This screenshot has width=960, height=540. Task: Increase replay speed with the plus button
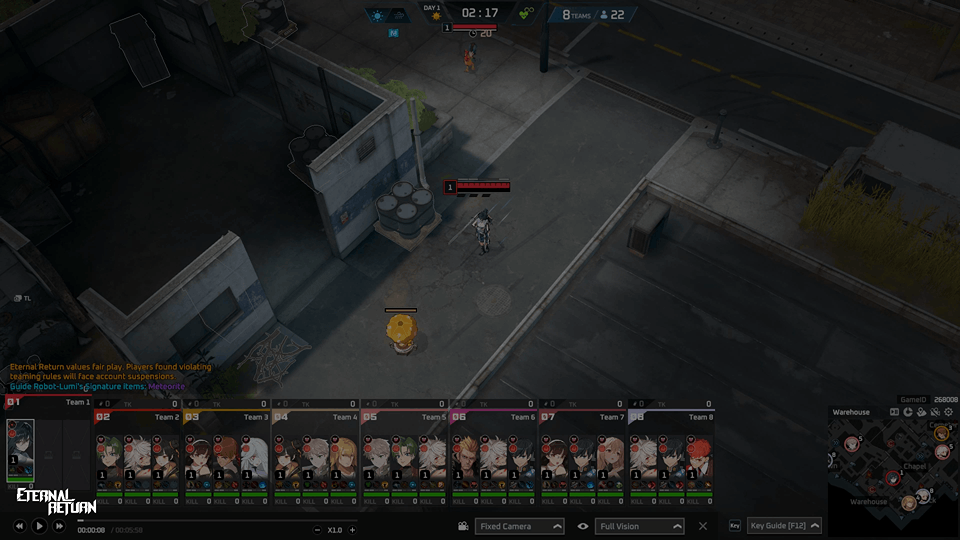click(352, 530)
